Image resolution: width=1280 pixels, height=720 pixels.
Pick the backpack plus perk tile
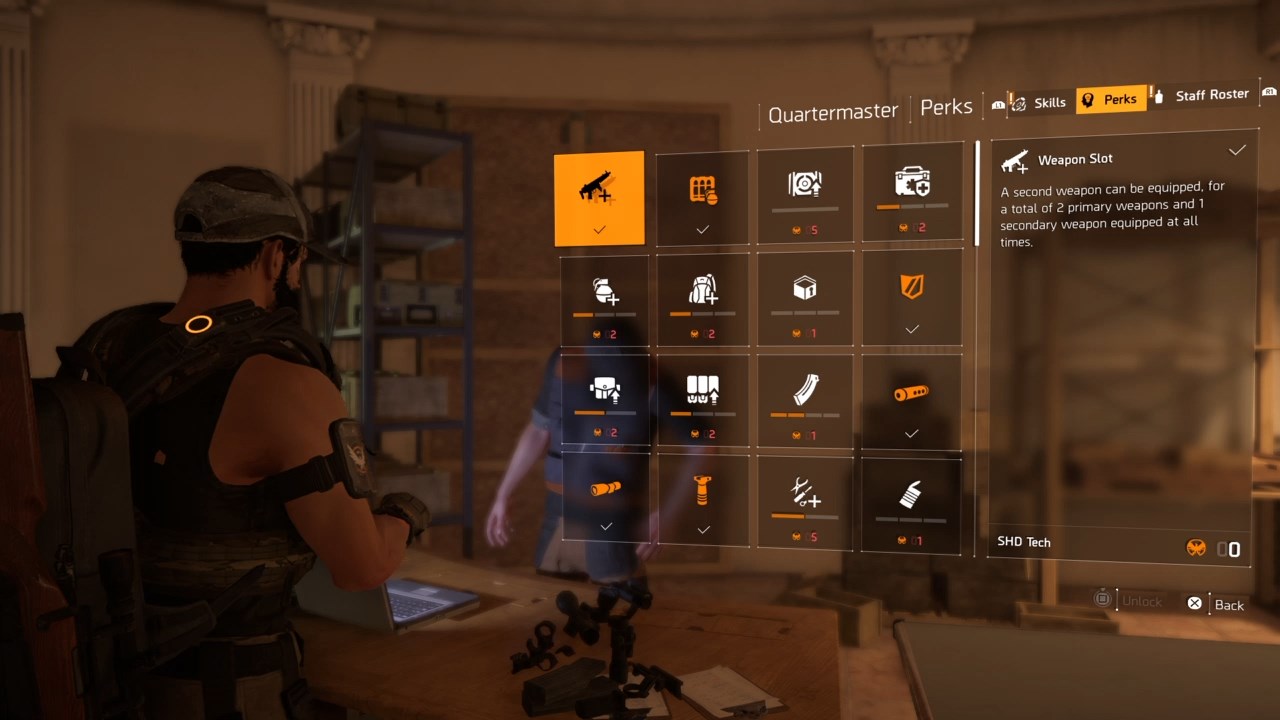click(x=703, y=298)
